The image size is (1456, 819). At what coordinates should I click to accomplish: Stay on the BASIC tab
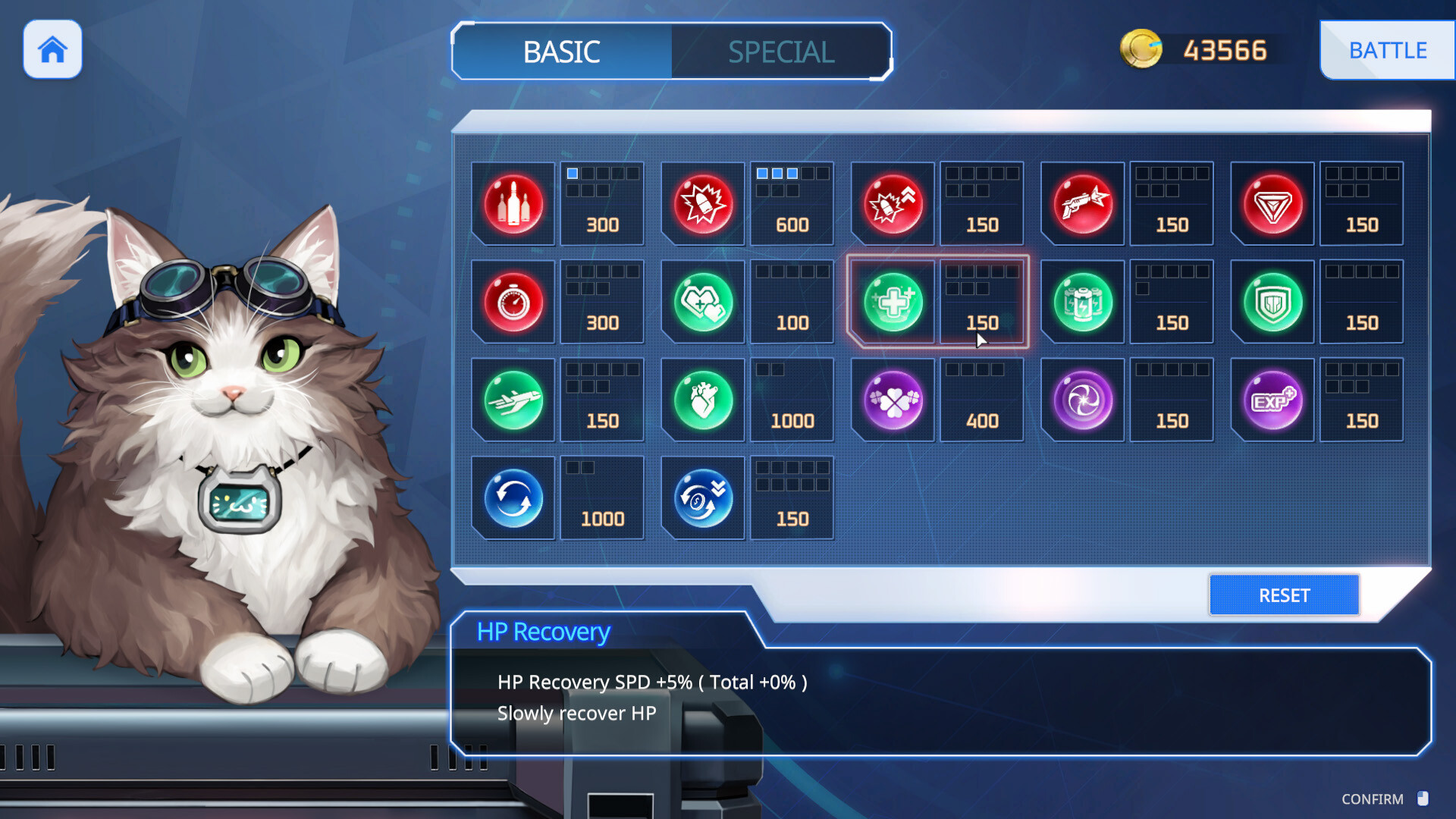[561, 52]
